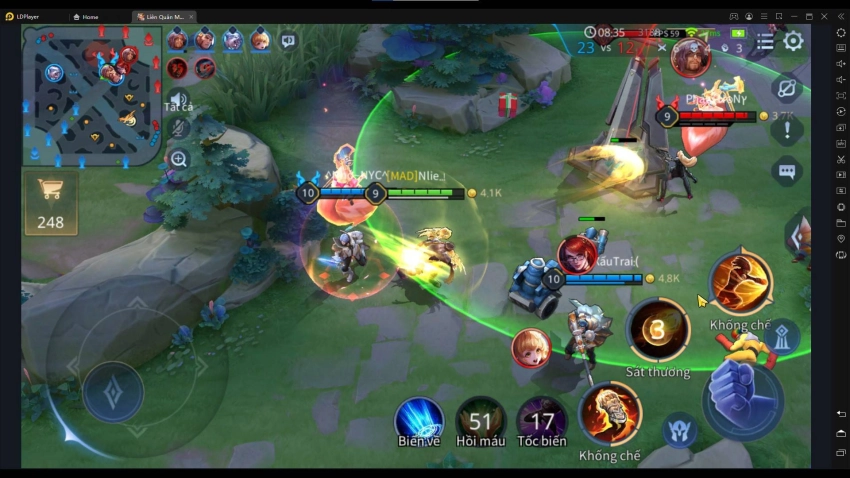Activate the Biến về recall ability
Viewport: 850px width, 478px height.
pos(419,419)
